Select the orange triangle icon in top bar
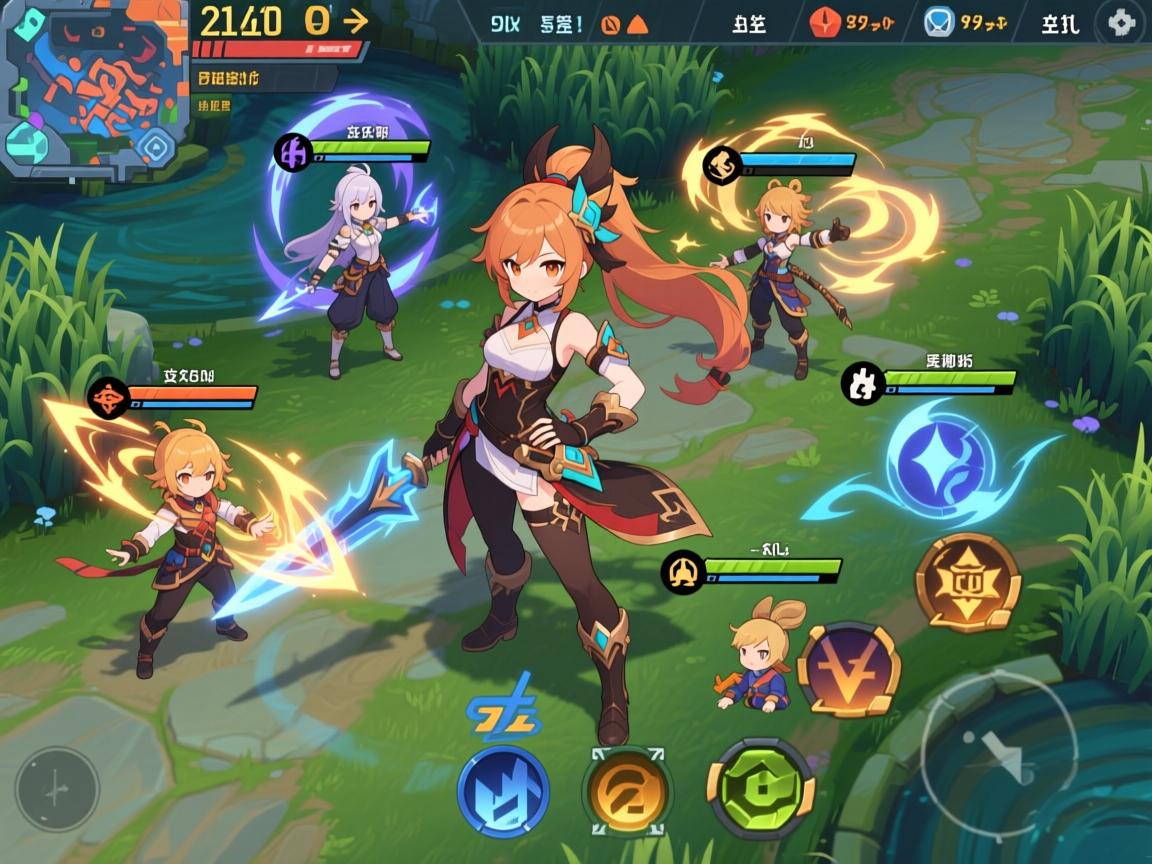 click(x=637, y=24)
